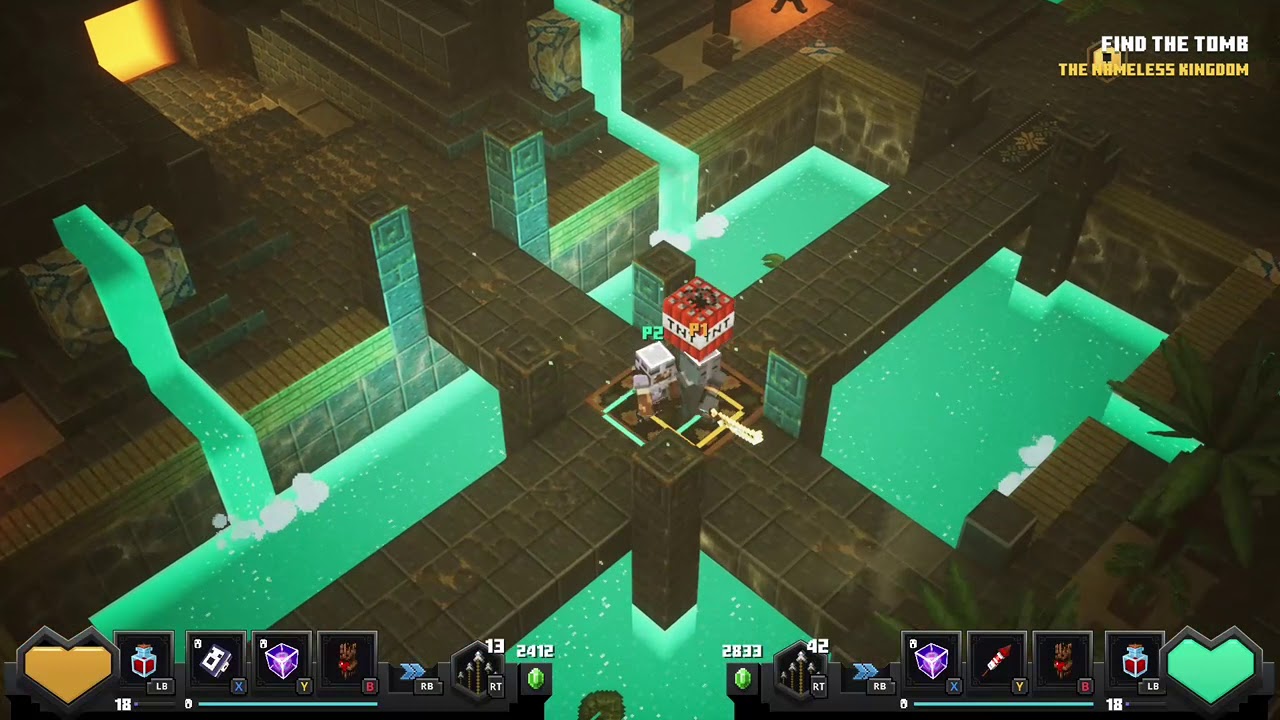Image resolution: width=1280 pixels, height=720 pixels.
Task: Activate the teal-heart player's purple cube artifact
Action: tap(932, 662)
